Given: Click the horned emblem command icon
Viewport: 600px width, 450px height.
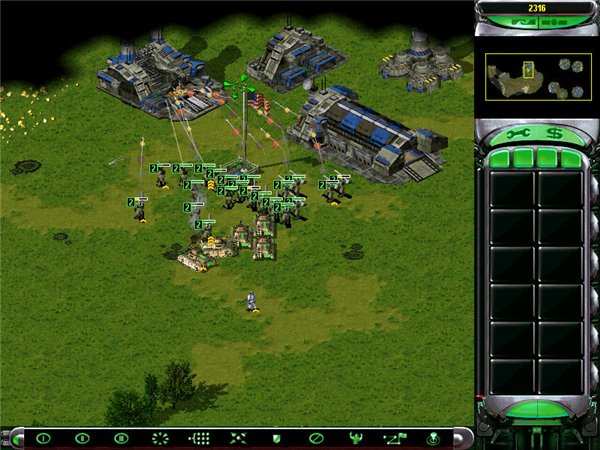Looking at the screenshot, I should click(354, 438).
